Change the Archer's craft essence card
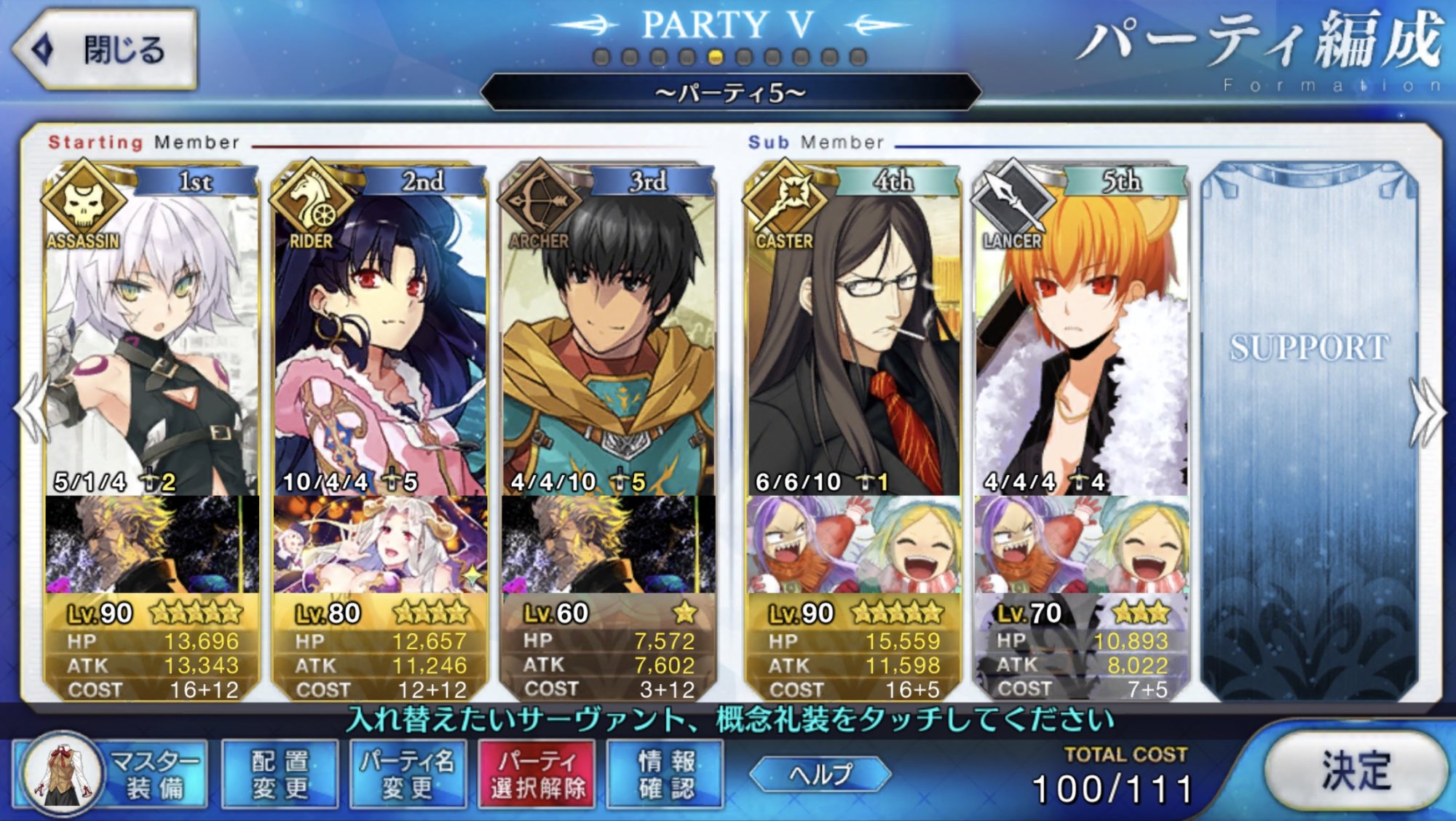The height and width of the screenshot is (821, 1456). point(609,544)
